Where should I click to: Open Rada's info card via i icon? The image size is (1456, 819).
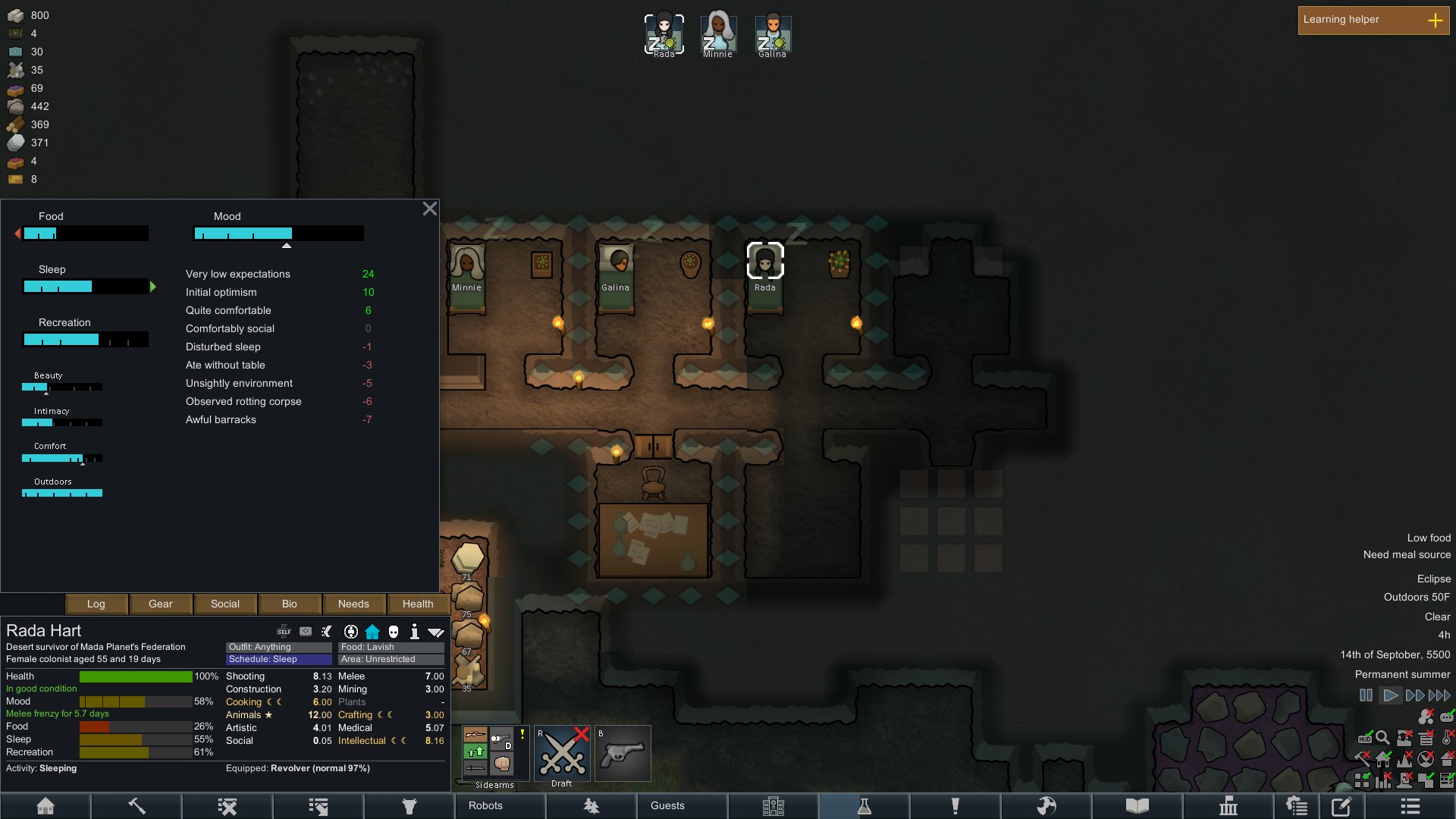click(414, 631)
